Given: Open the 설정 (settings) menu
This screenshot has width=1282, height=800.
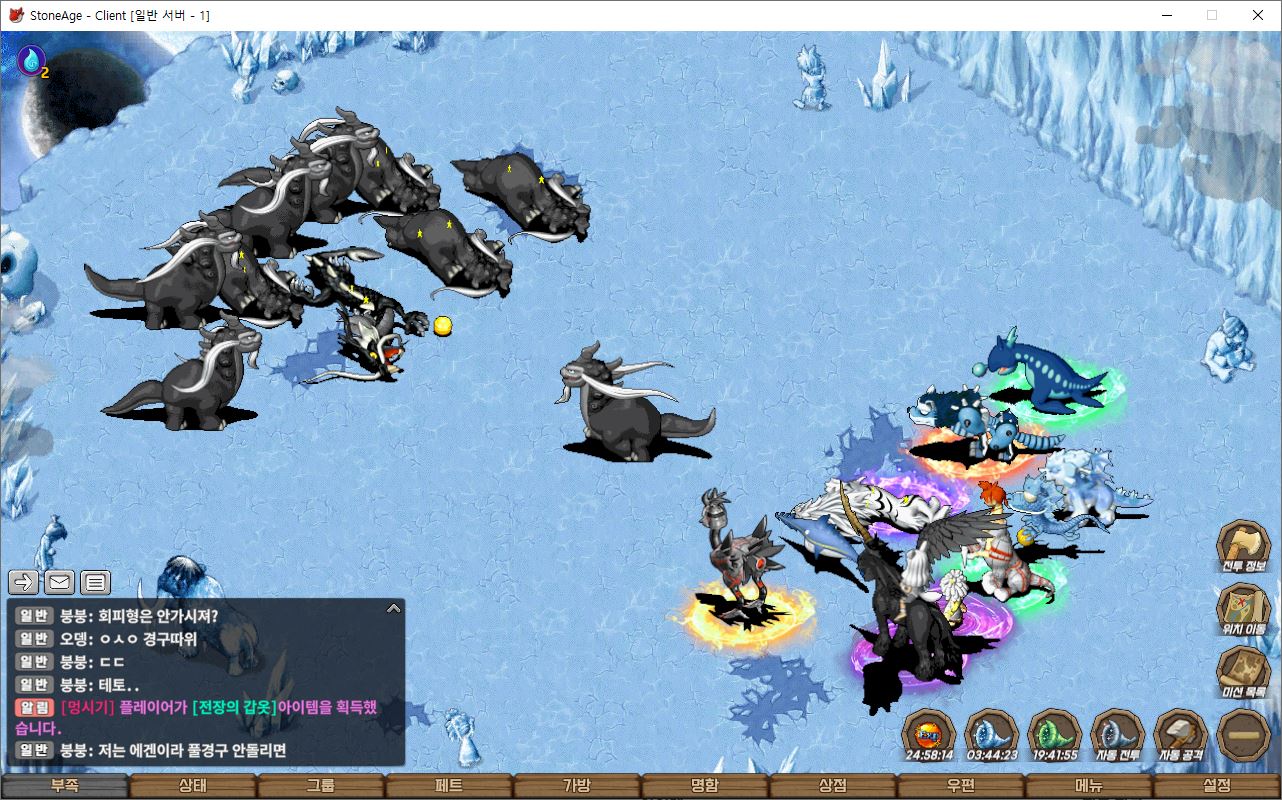Looking at the screenshot, I should tap(1217, 786).
